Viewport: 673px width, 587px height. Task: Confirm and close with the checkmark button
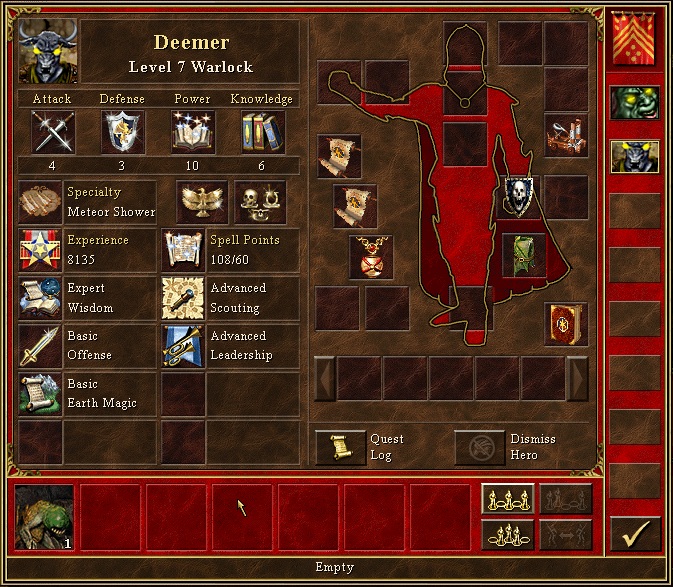pyautogui.click(x=635, y=534)
